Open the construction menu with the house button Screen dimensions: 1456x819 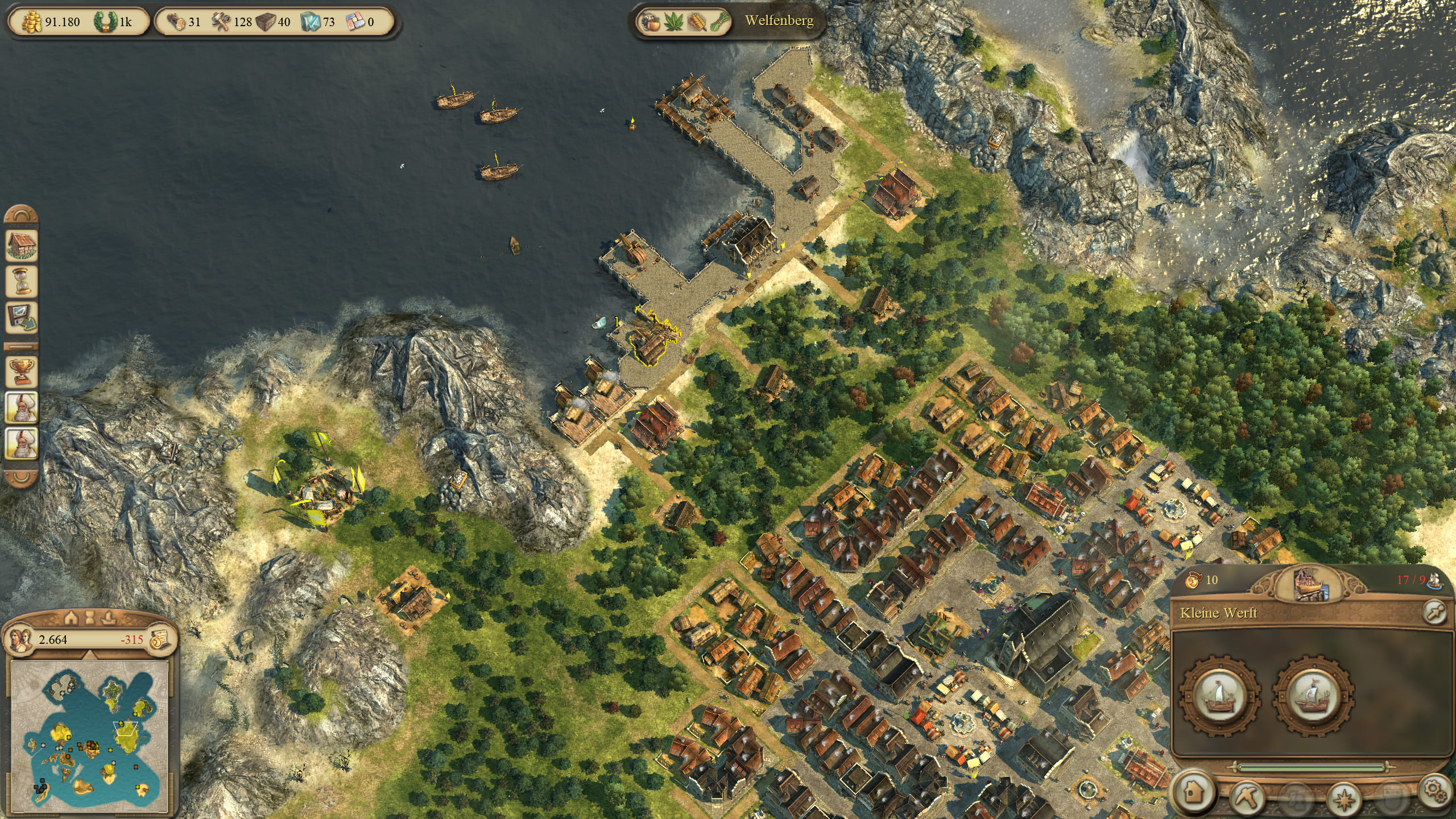(x=1194, y=793)
